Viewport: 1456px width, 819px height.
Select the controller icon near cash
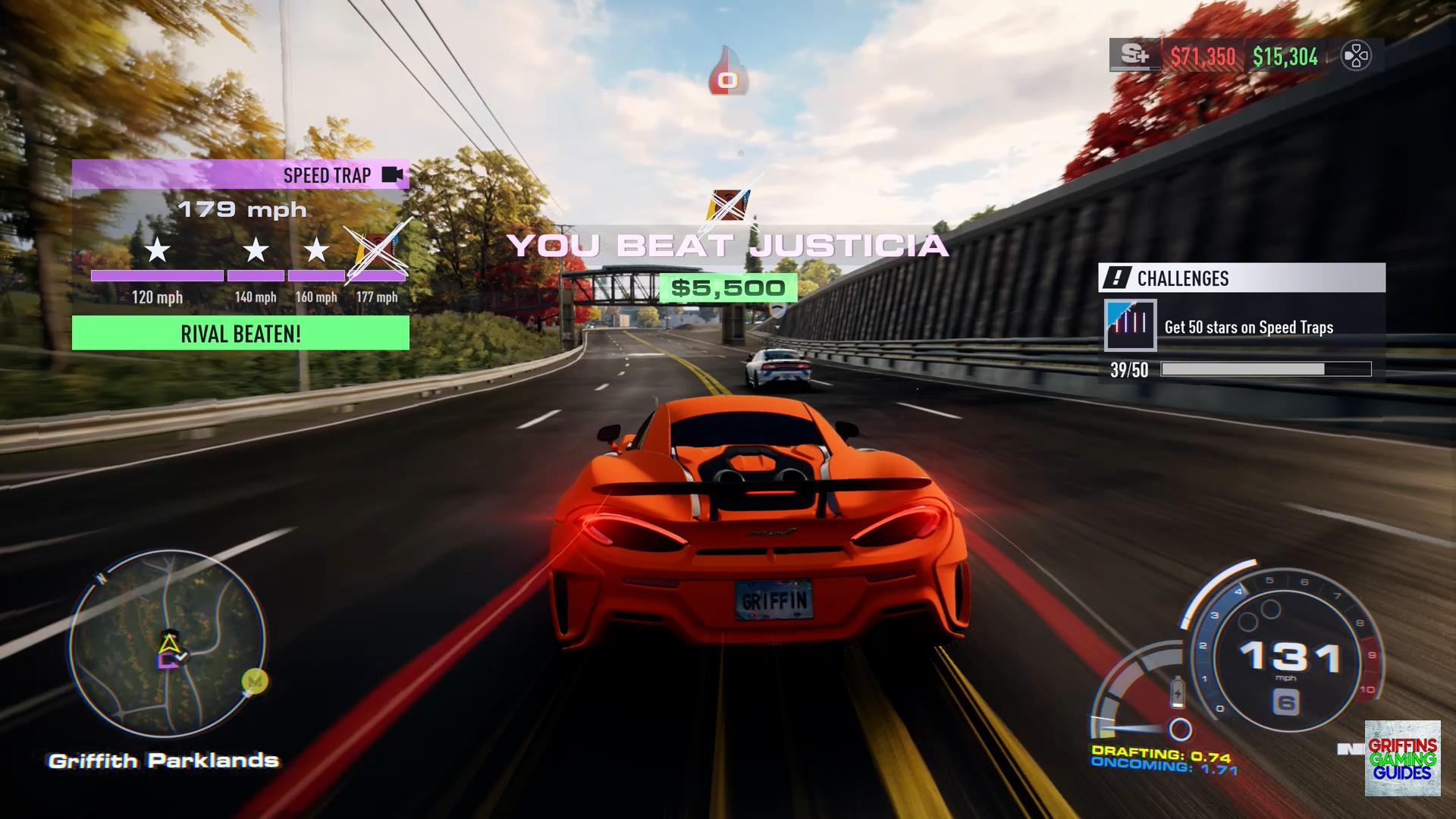[x=1356, y=56]
